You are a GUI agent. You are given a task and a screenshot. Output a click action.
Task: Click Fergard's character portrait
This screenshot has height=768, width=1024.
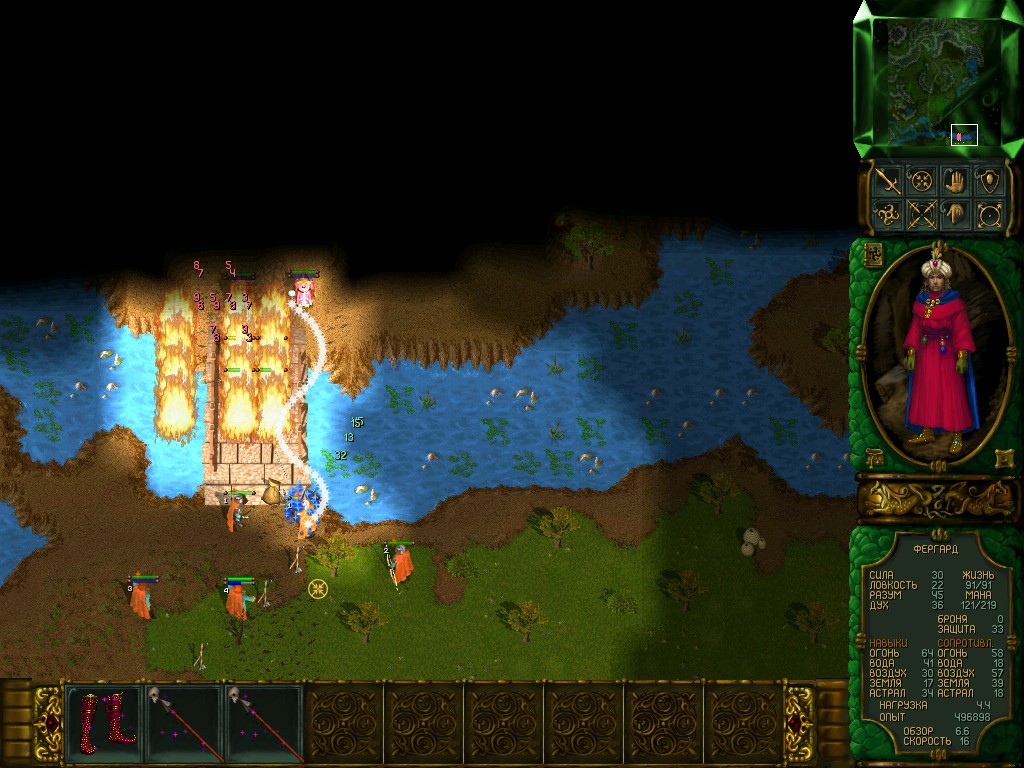(937, 350)
